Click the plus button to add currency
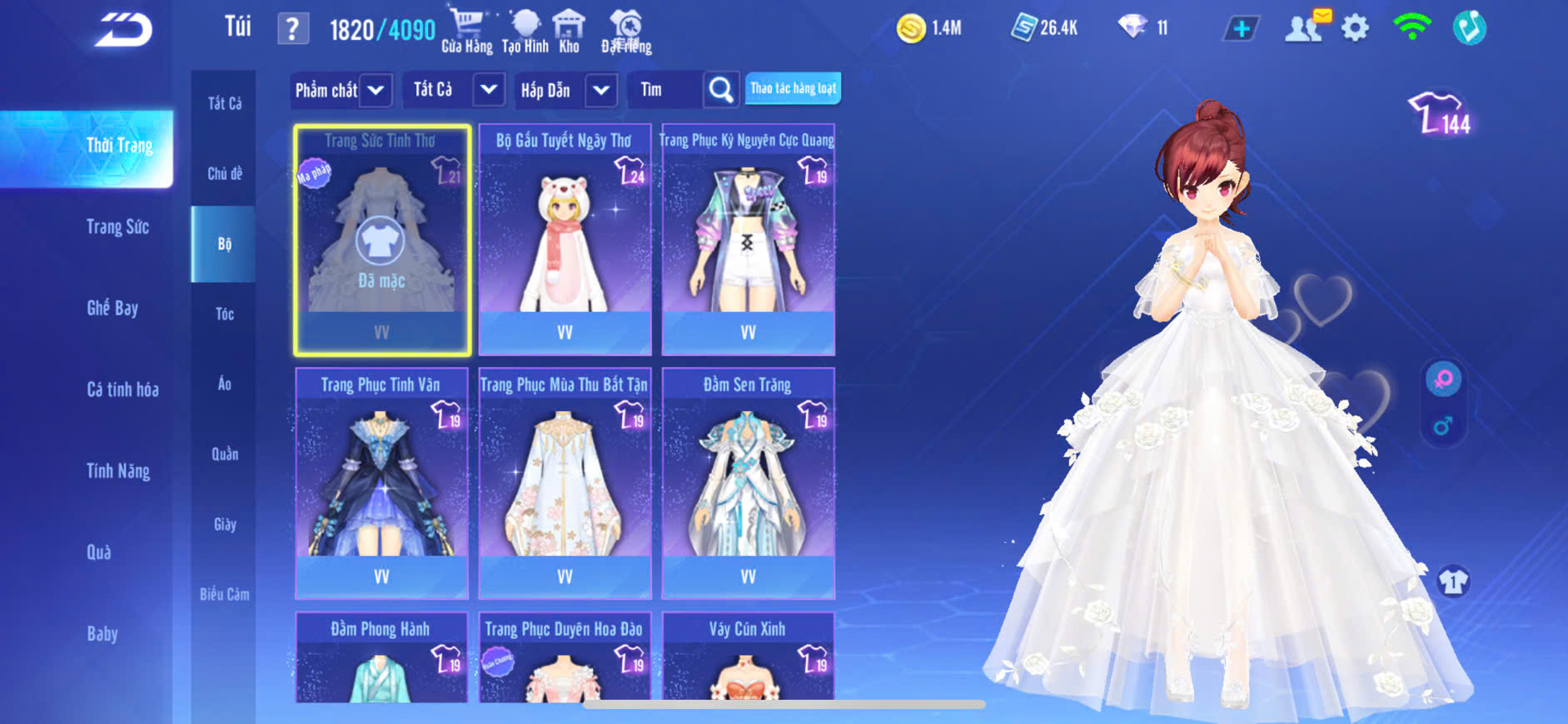The width and height of the screenshot is (1568, 724). [1241, 29]
